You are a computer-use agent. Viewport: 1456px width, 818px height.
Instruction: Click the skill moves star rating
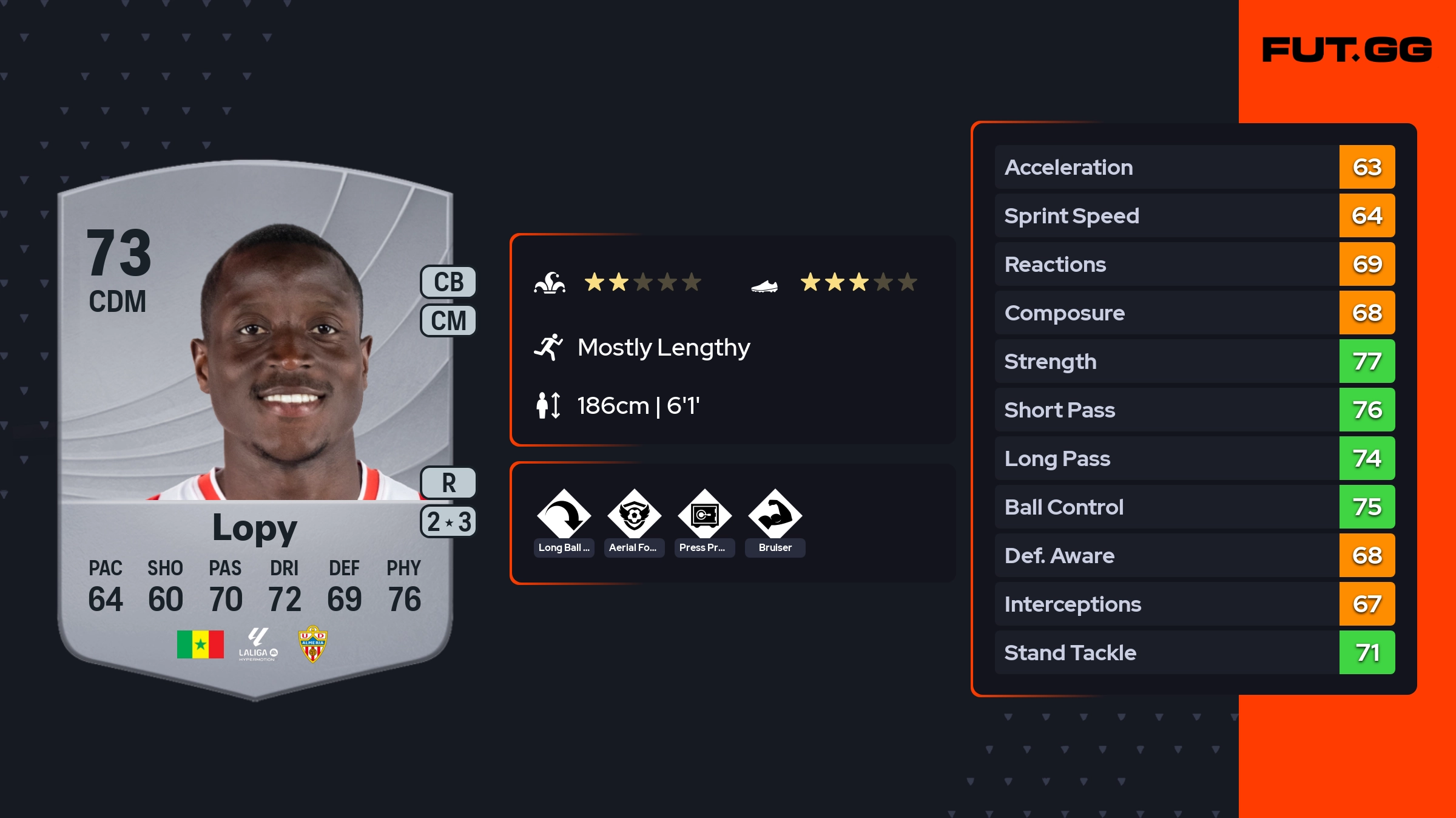pyautogui.click(x=642, y=282)
